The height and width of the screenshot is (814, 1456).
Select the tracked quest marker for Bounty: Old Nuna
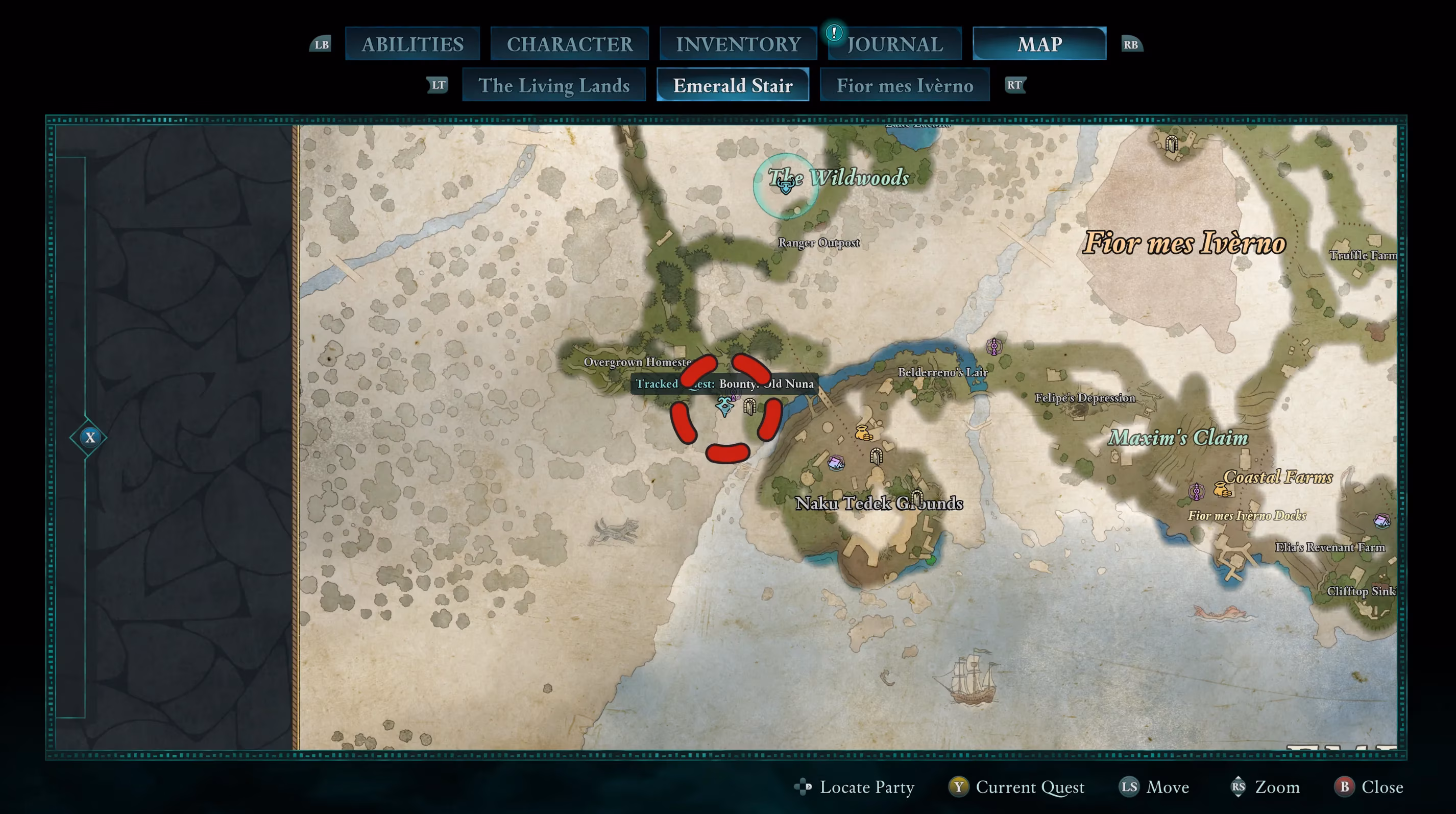pos(724,406)
